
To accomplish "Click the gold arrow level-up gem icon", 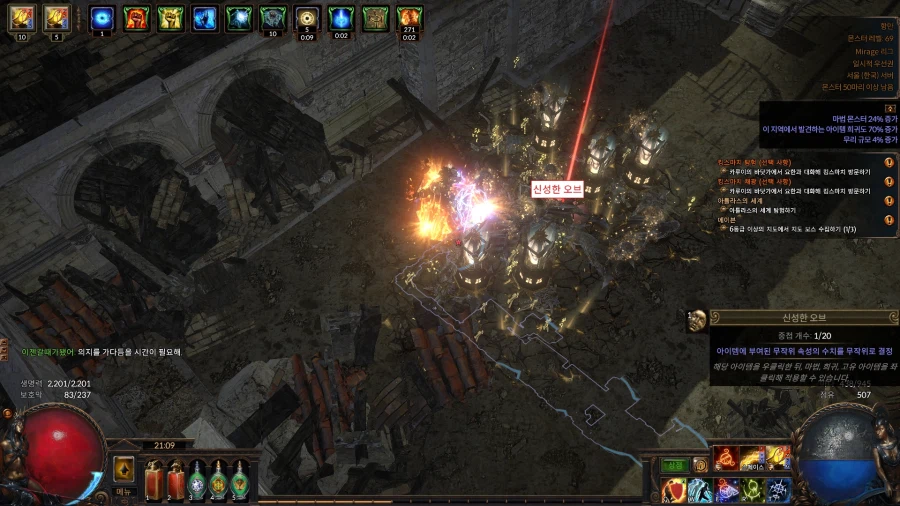I will click(x=124, y=468).
